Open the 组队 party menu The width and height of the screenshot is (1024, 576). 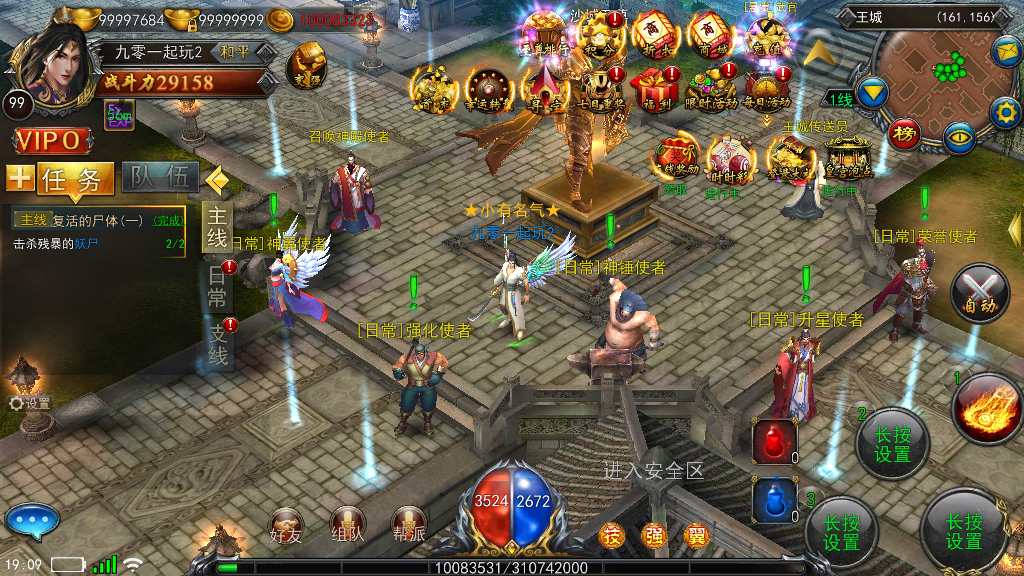click(348, 525)
